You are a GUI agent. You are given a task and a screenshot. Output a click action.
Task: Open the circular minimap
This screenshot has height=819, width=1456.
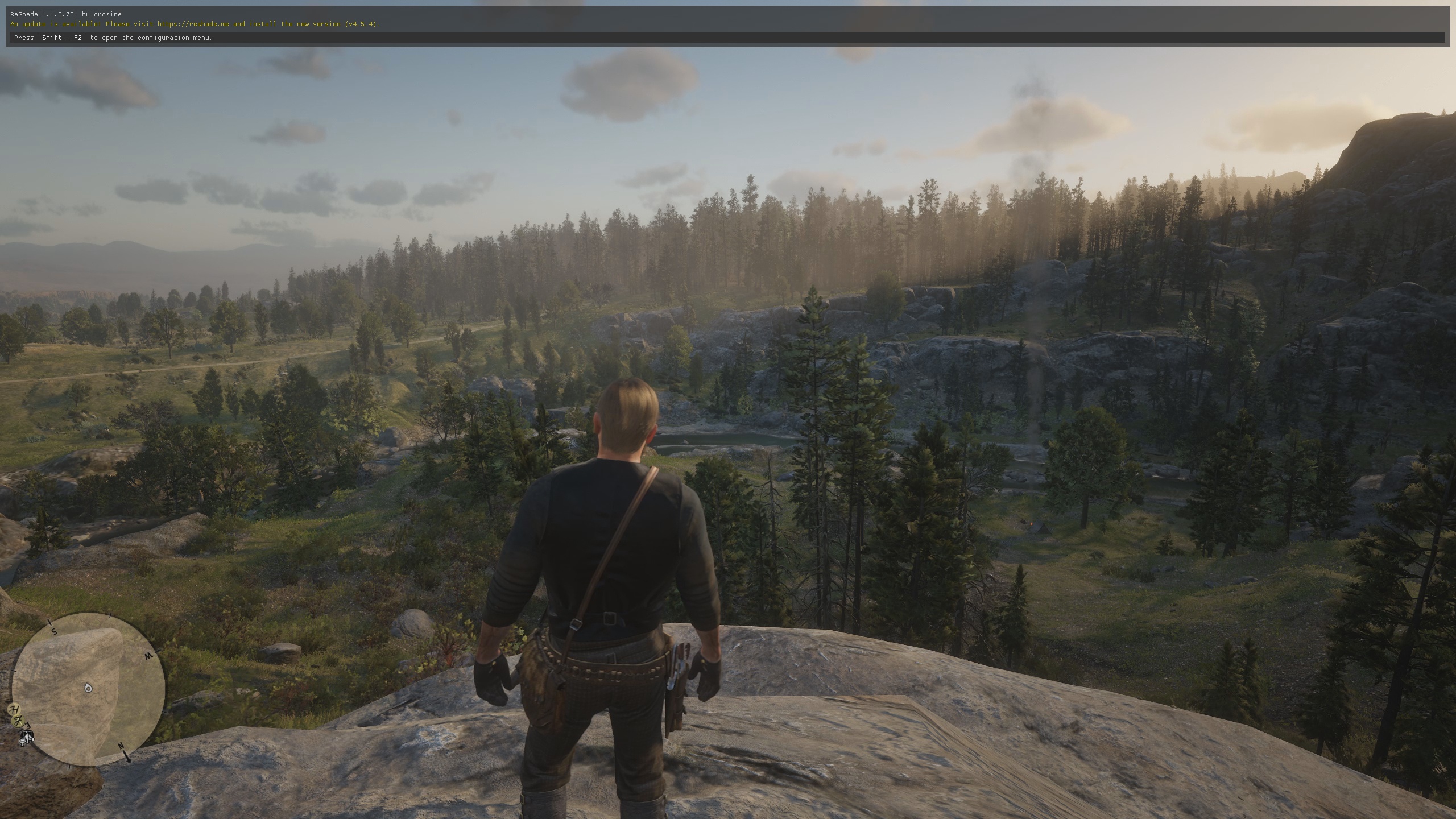[x=89, y=689]
